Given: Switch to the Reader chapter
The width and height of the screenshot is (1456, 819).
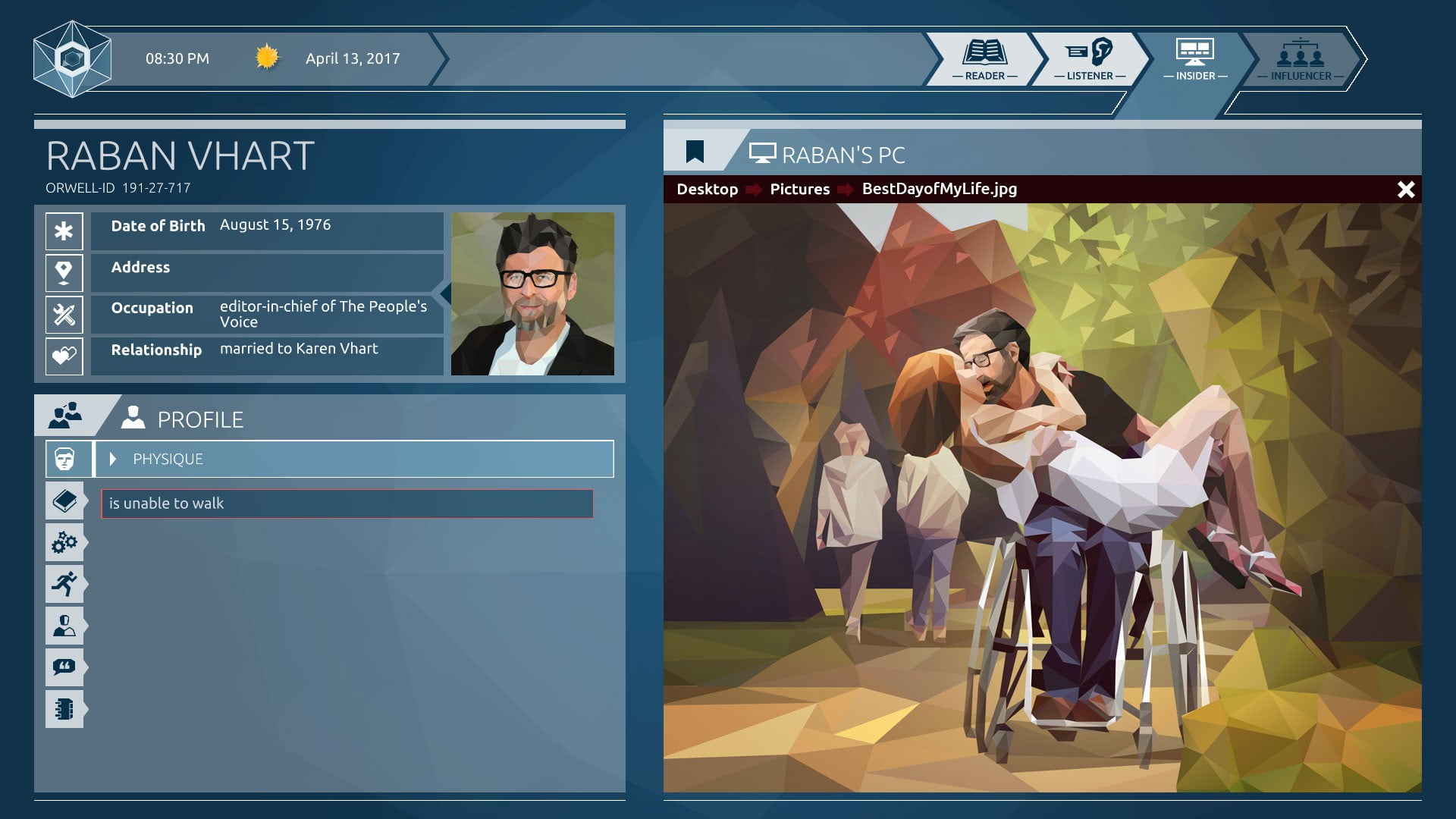Looking at the screenshot, I should 984,59.
